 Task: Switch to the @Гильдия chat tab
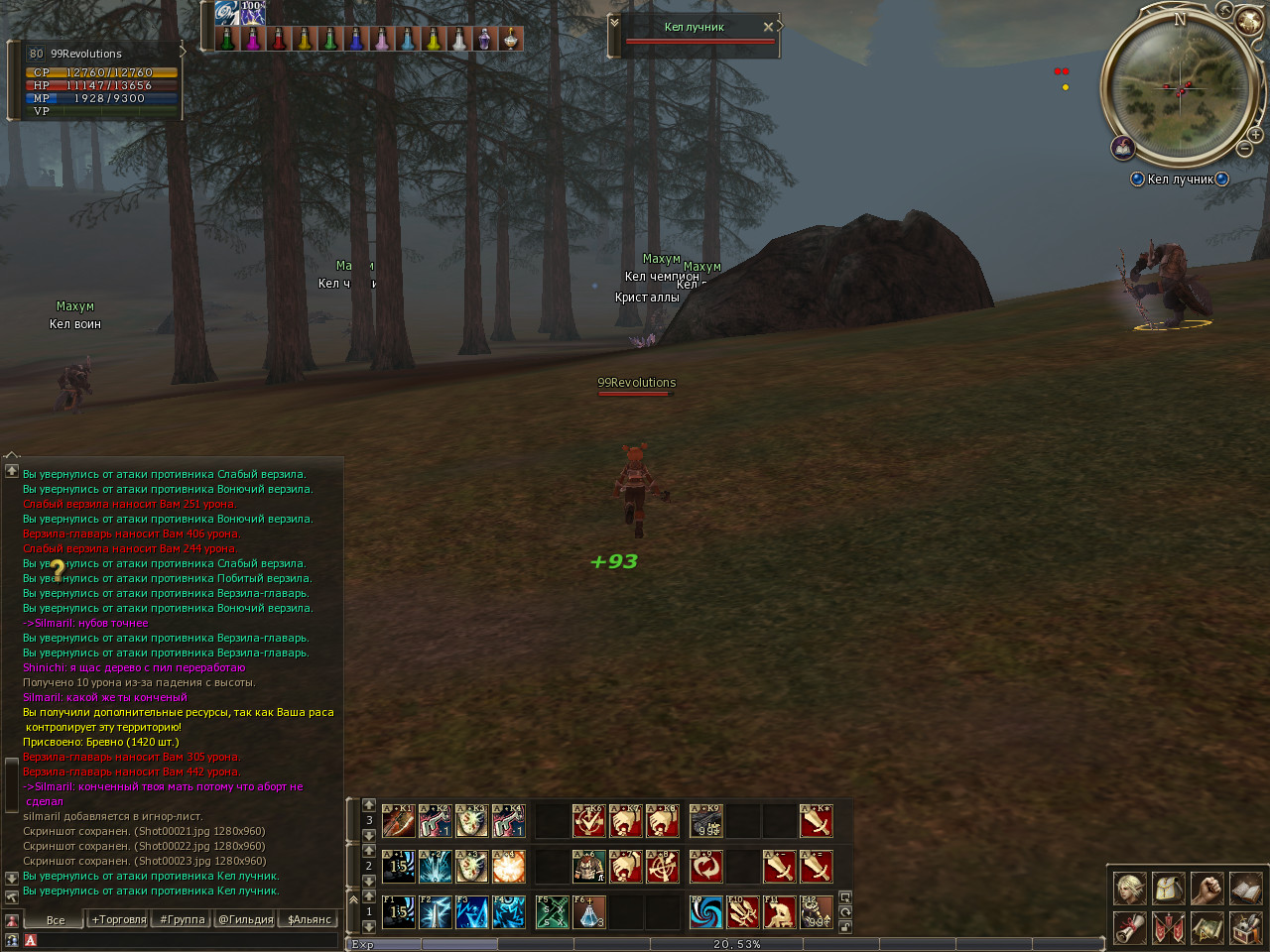[246, 919]
